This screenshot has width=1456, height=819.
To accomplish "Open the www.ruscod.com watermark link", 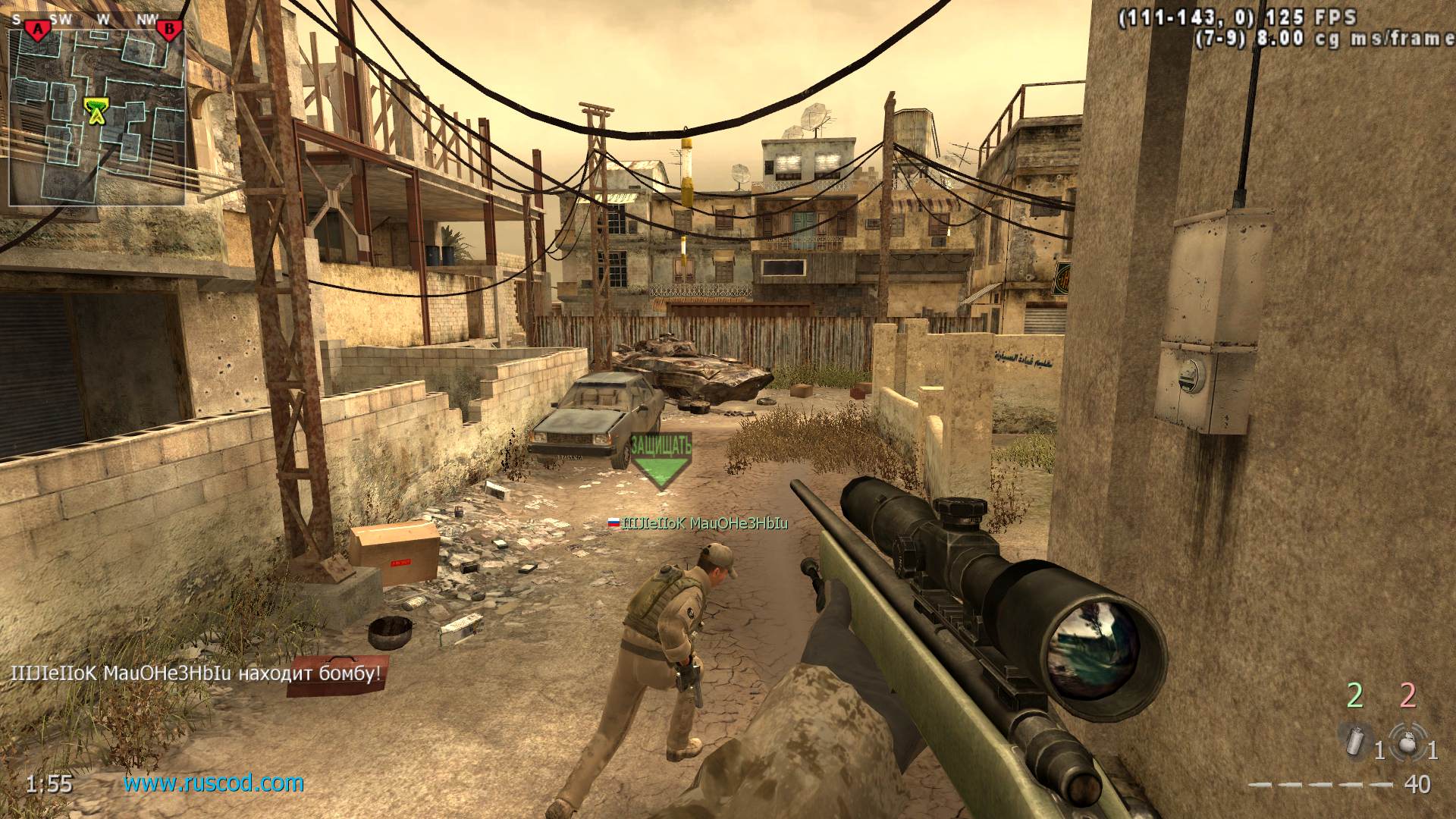I will [x=214, y=783].
